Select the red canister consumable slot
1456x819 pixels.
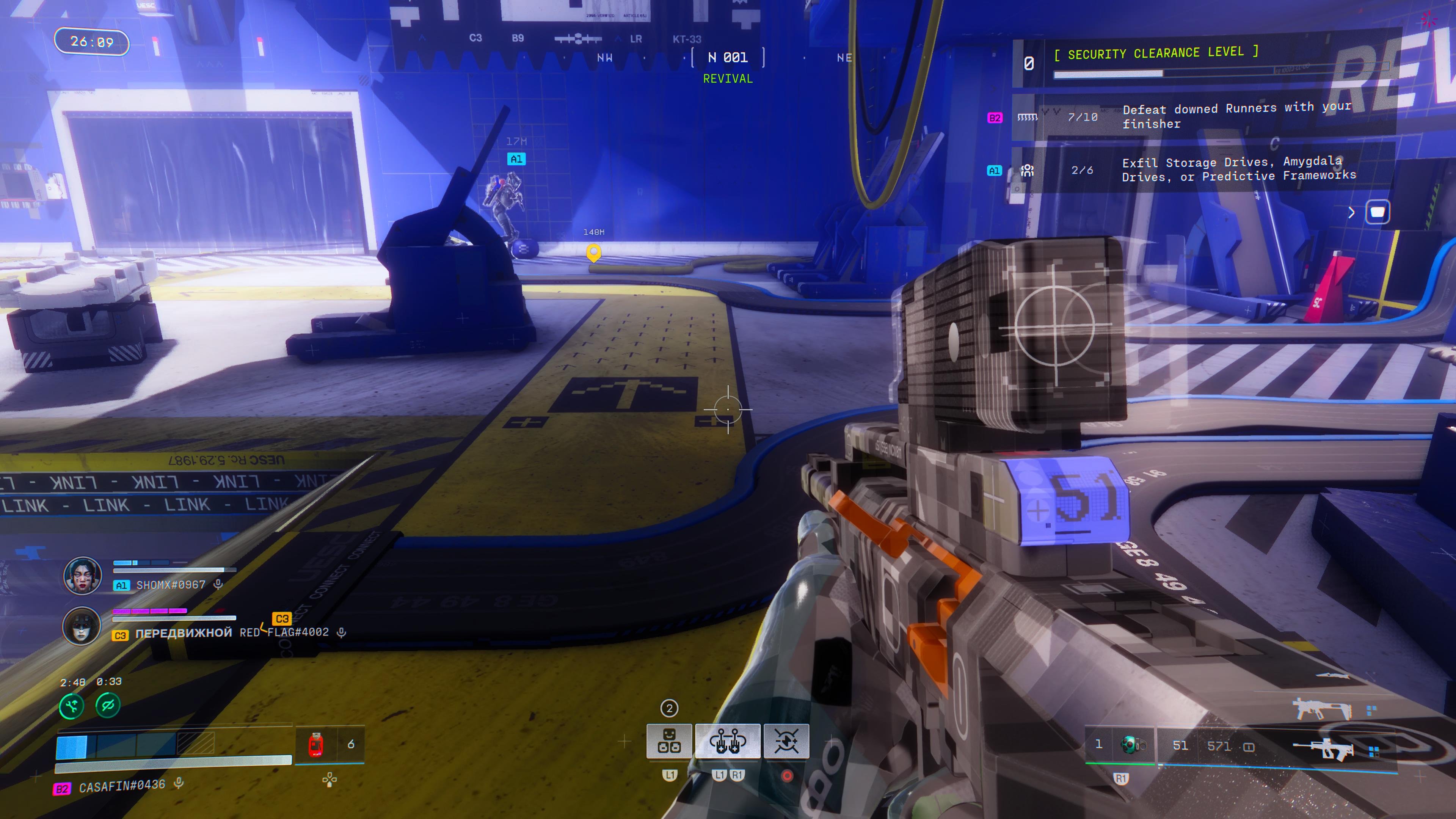[x=316, y=744]
